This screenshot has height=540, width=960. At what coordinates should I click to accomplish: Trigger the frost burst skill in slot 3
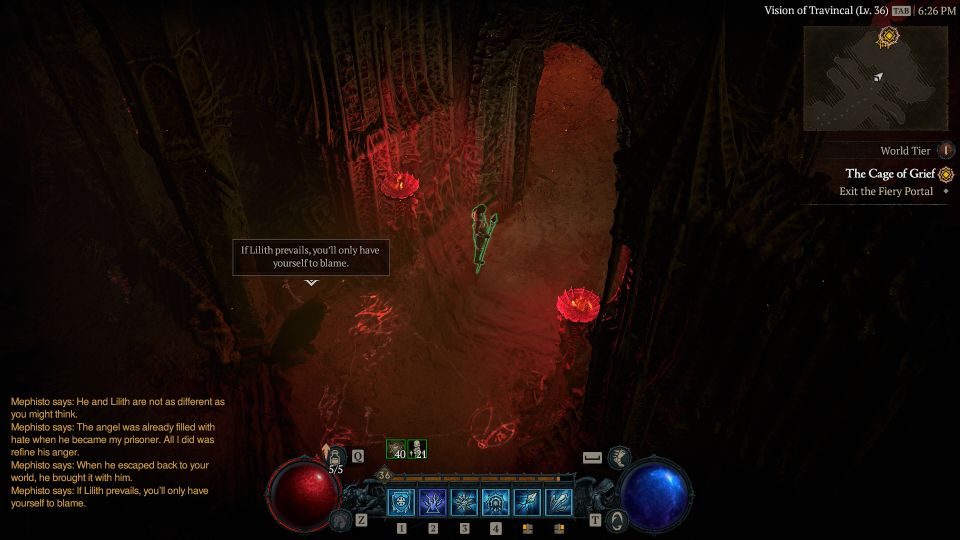[x=465, y=502]
